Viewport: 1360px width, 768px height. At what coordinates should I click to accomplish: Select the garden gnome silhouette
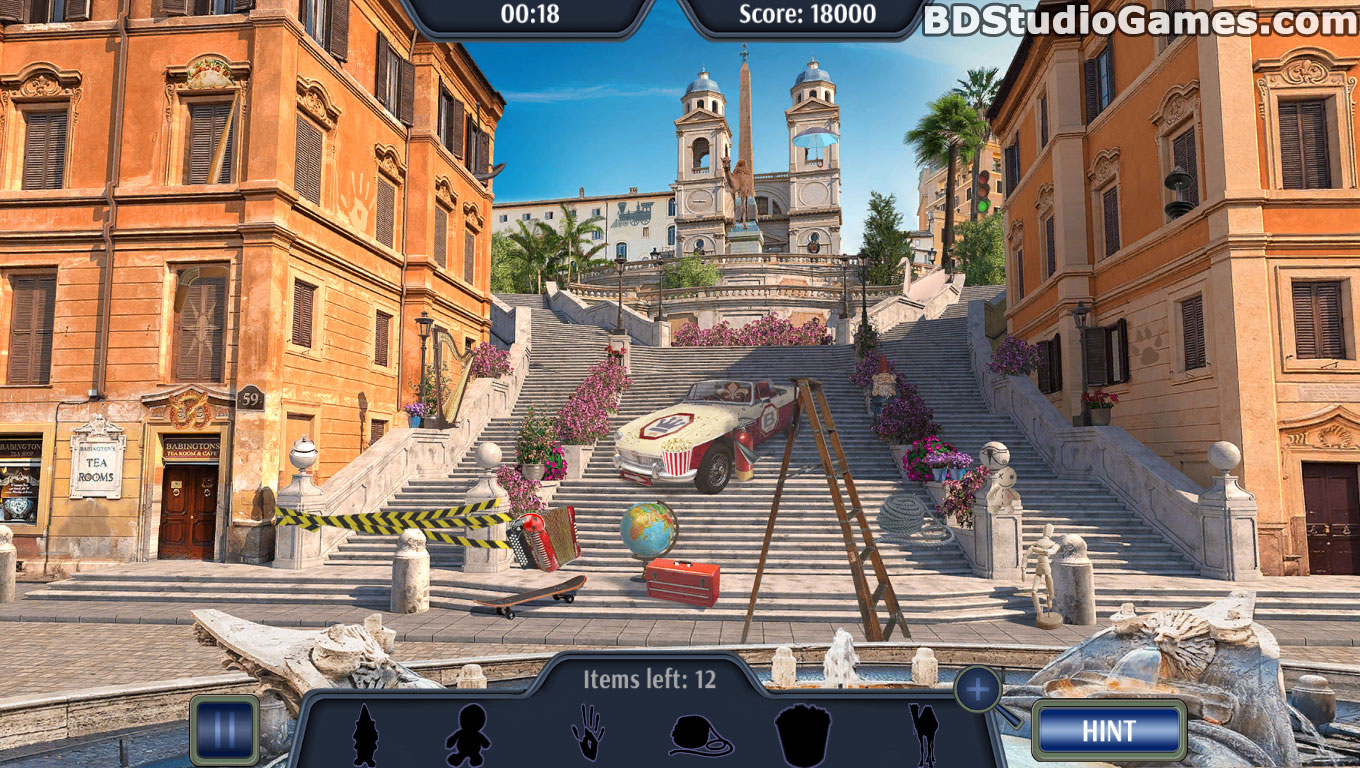click(365, 736)
